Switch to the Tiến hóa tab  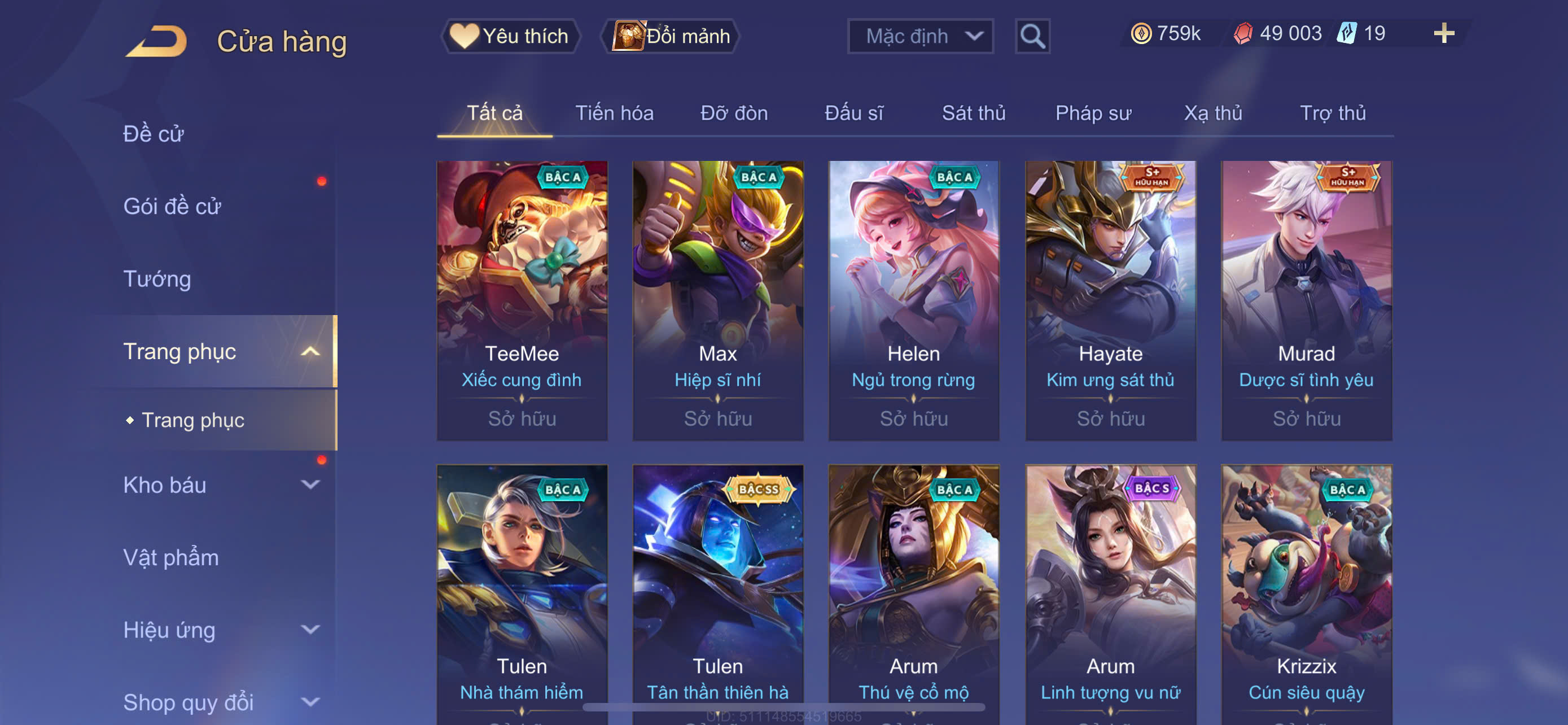coord(614,113)
